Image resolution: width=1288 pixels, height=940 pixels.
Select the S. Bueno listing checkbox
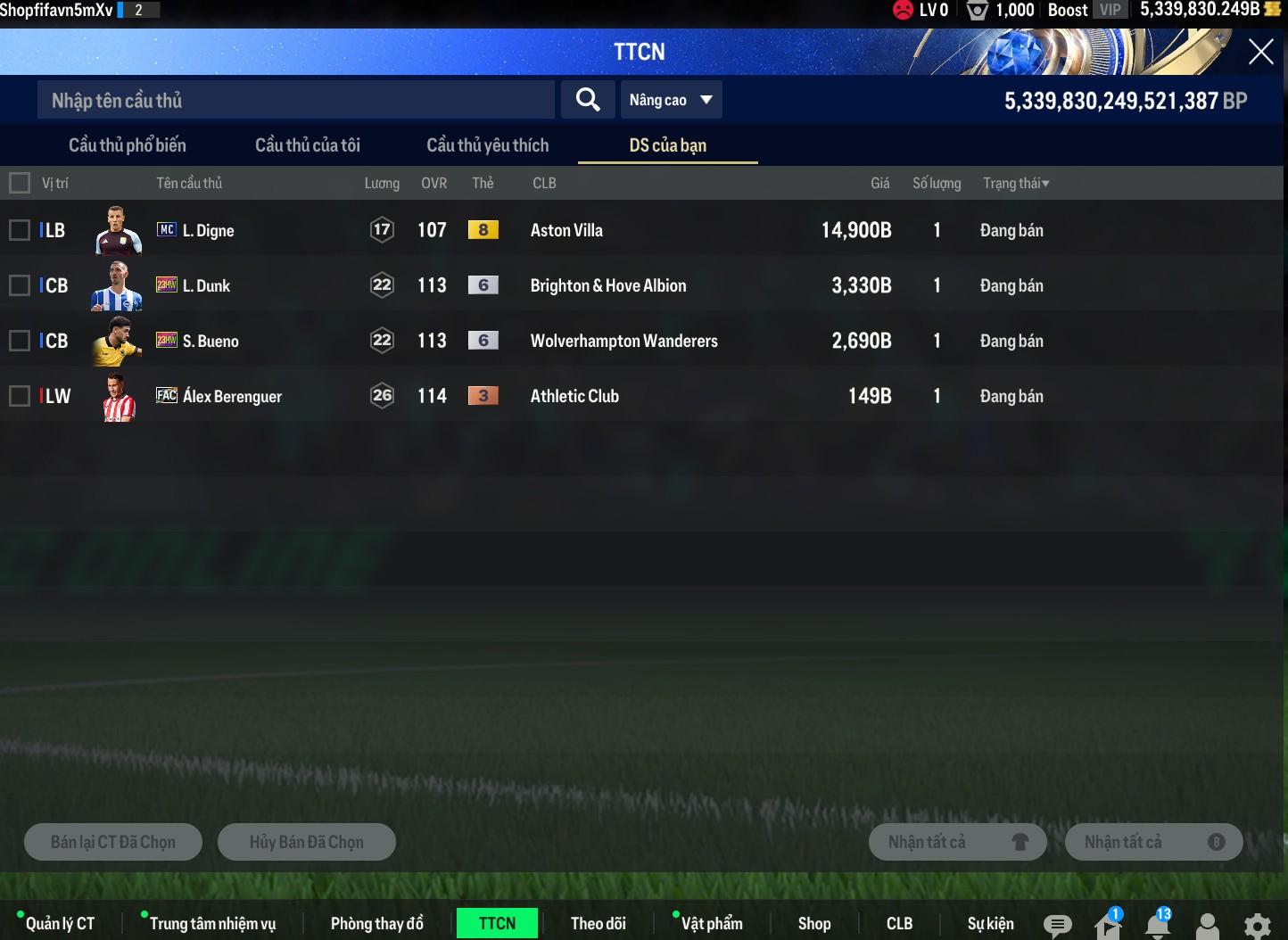(20, 341)
